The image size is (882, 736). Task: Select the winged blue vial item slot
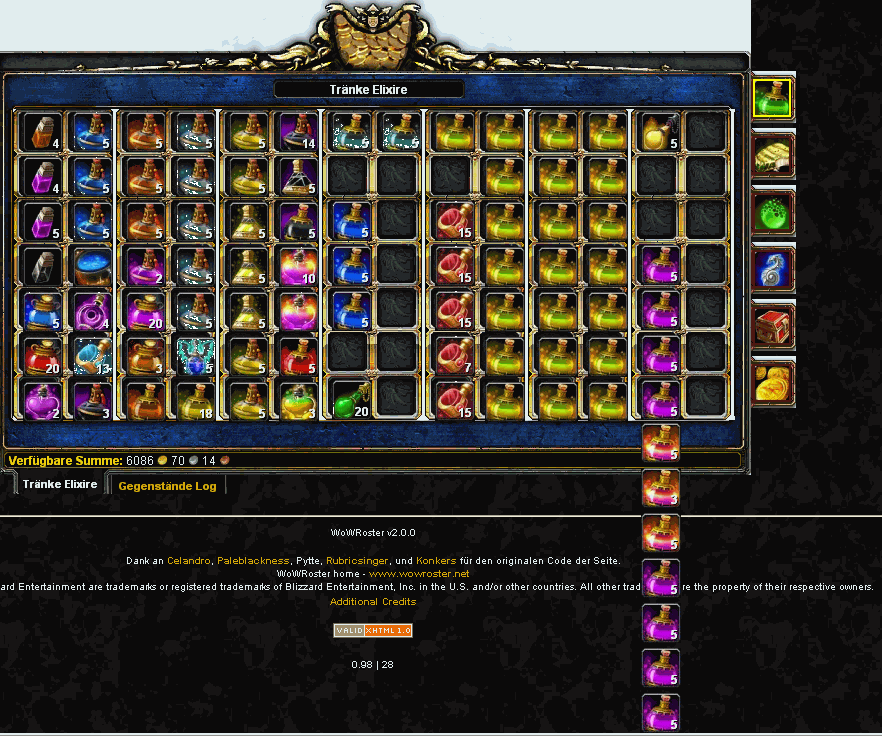(x=195, y=354)
